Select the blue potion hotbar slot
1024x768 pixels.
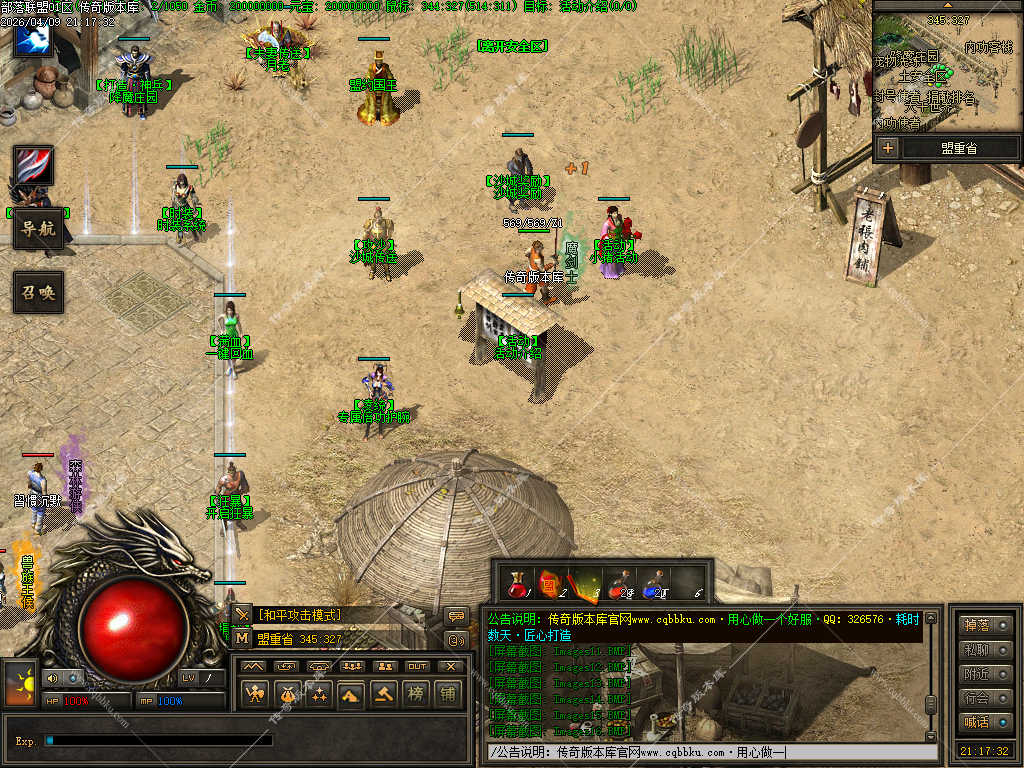653,583
